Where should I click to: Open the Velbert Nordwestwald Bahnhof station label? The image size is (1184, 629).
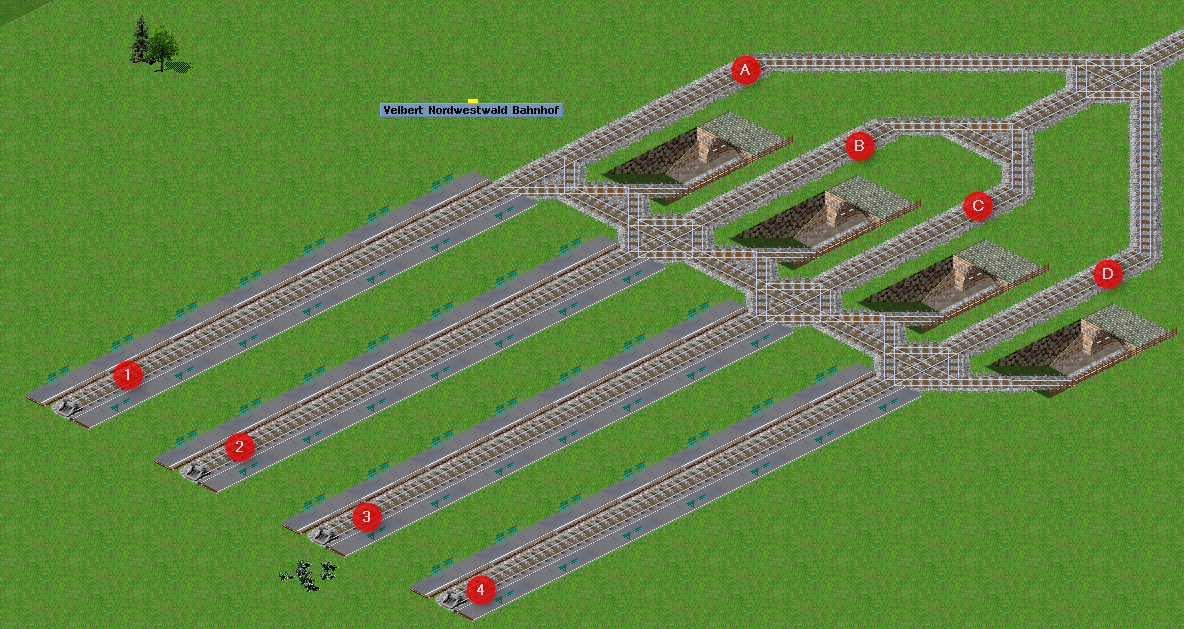tap(471, 110)
